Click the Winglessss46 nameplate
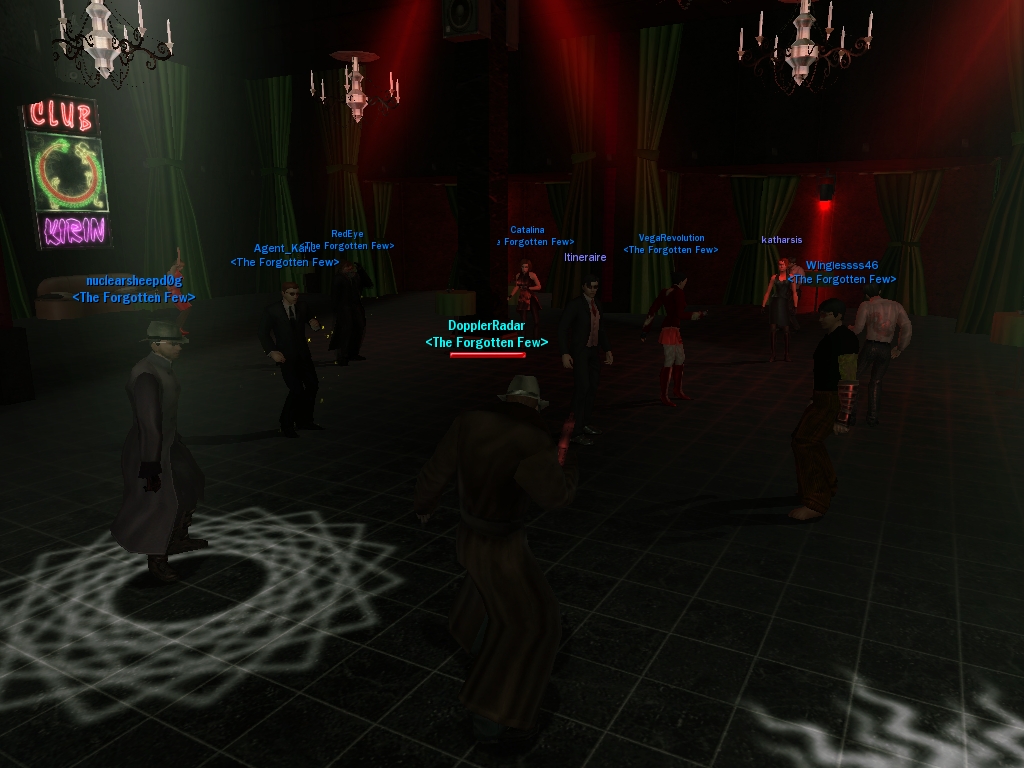The image size is (1024, 768). coord(841,266)
